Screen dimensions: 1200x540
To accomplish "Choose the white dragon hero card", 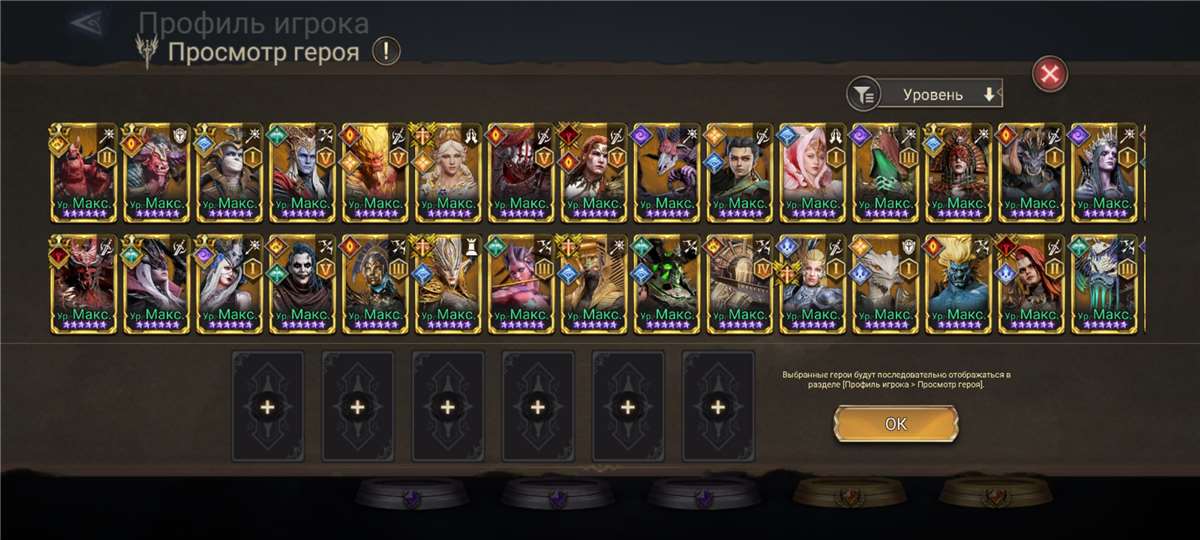I will click(886, 282).
